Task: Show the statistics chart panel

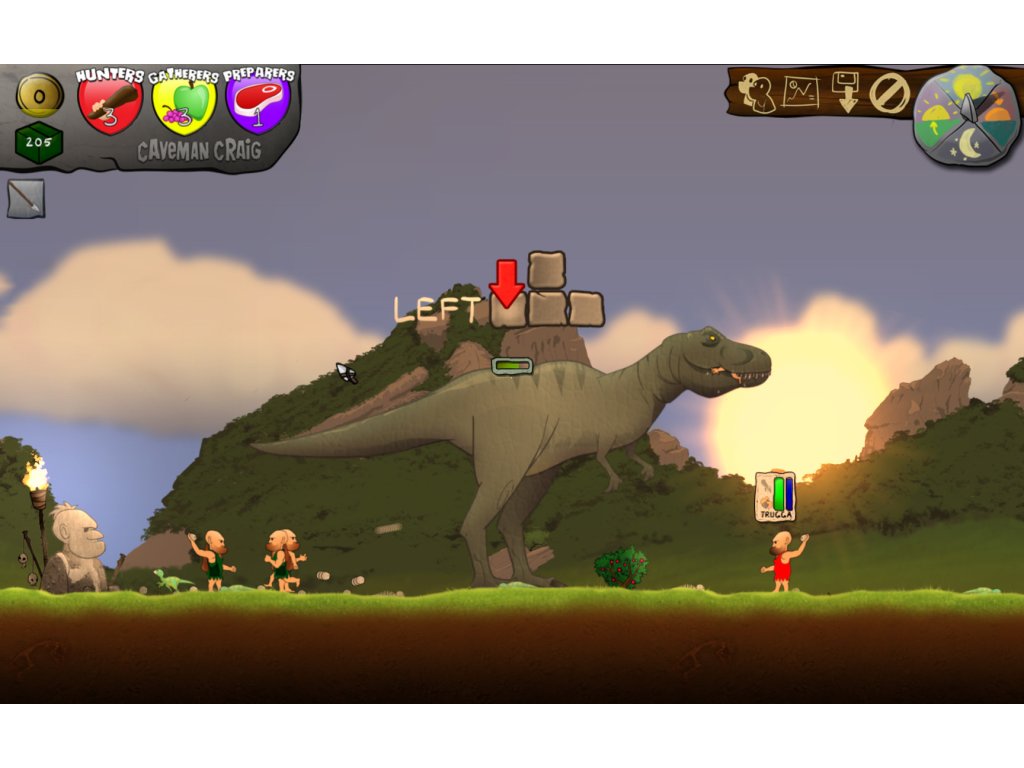Action: pyautogui.click(x=801, y=93)
